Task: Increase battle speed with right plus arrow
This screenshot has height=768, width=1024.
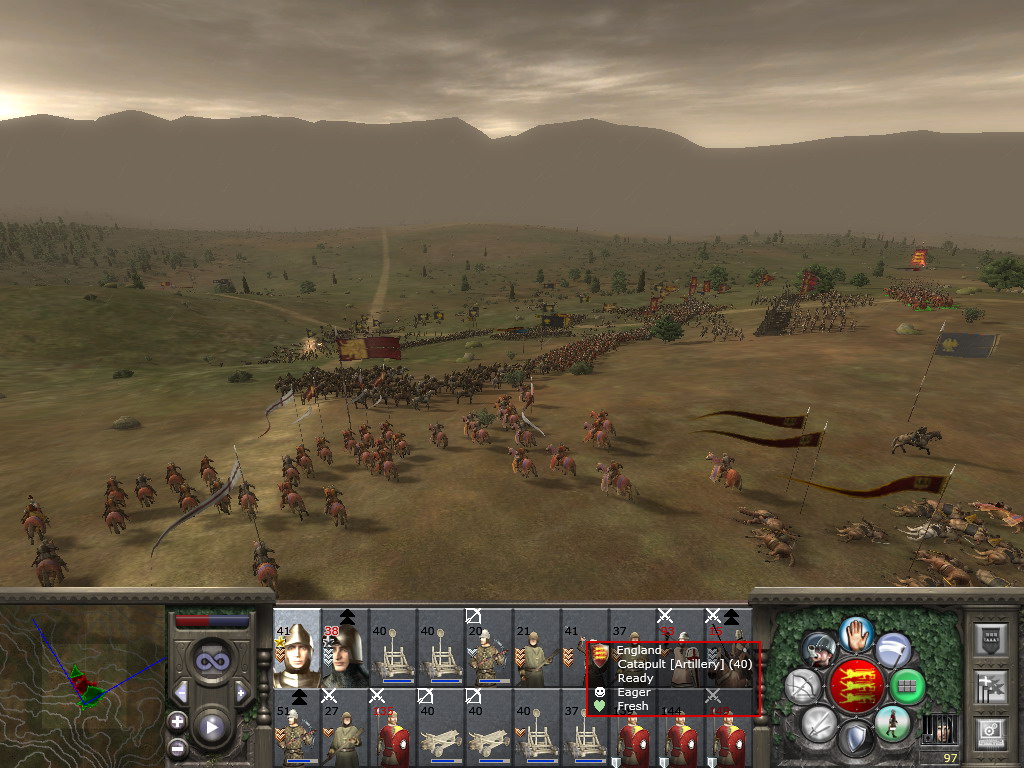Action: [241, 692]
